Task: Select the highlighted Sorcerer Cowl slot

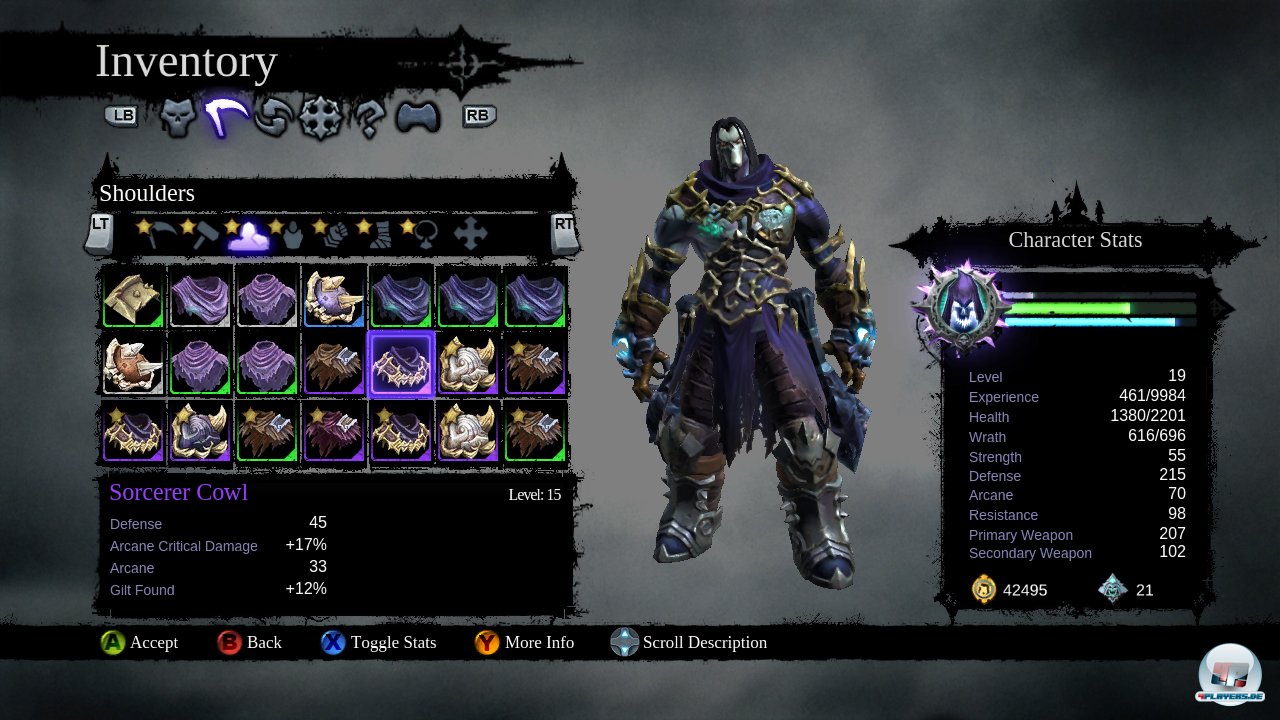Action: (400, 365)
